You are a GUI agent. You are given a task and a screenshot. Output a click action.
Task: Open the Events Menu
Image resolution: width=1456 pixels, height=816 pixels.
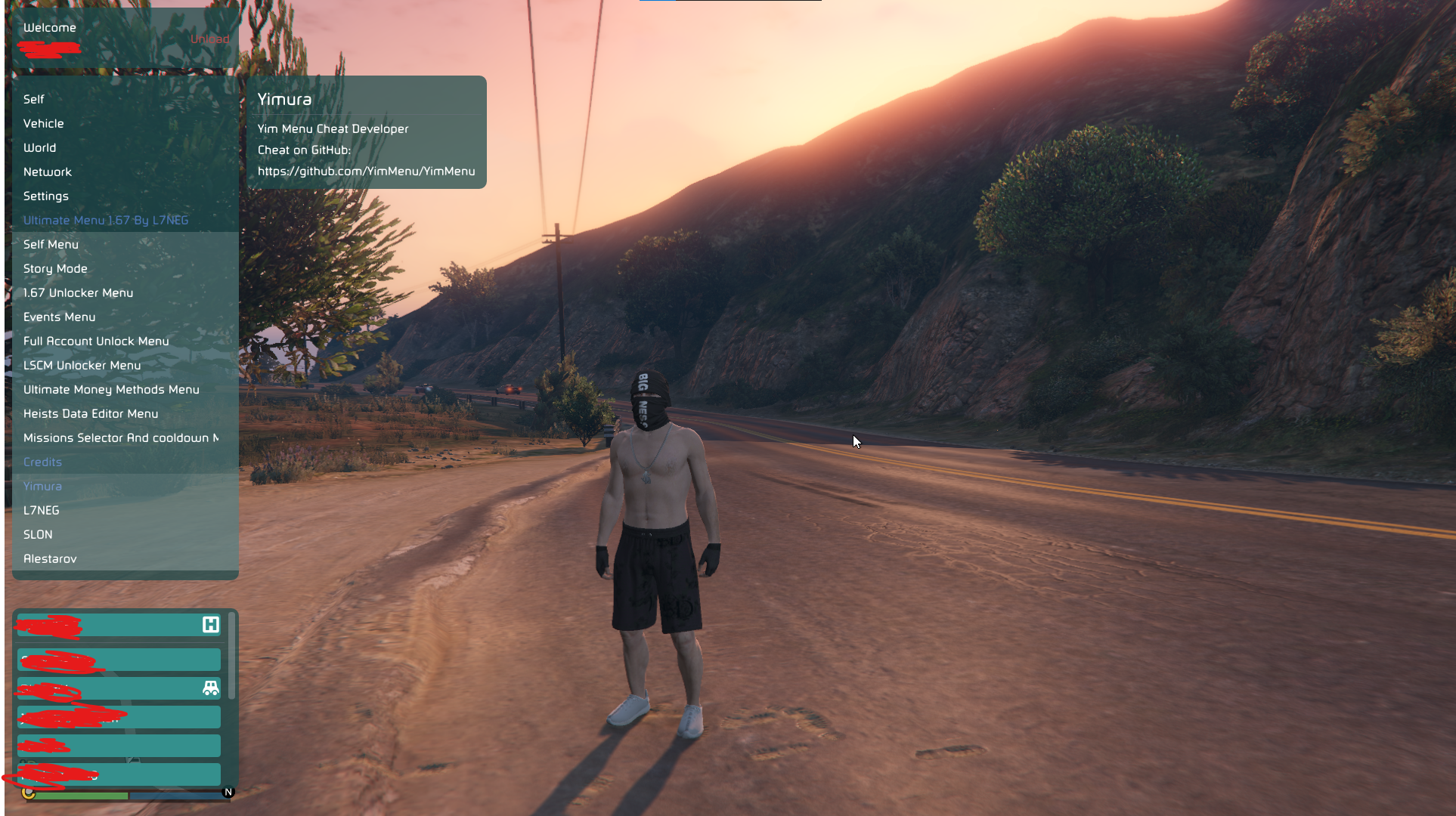60,317
